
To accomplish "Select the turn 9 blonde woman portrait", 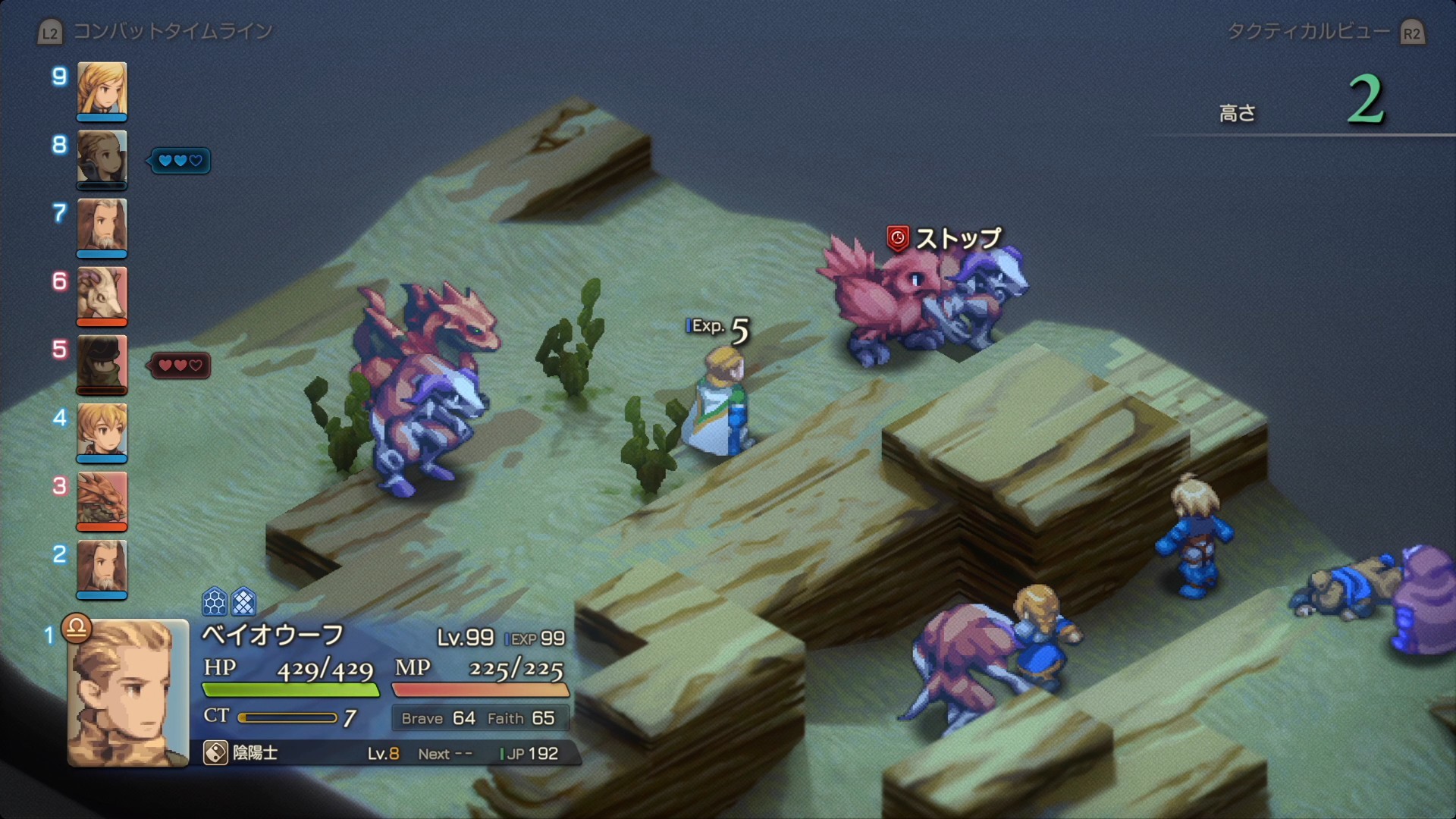I will pos(102,89).
